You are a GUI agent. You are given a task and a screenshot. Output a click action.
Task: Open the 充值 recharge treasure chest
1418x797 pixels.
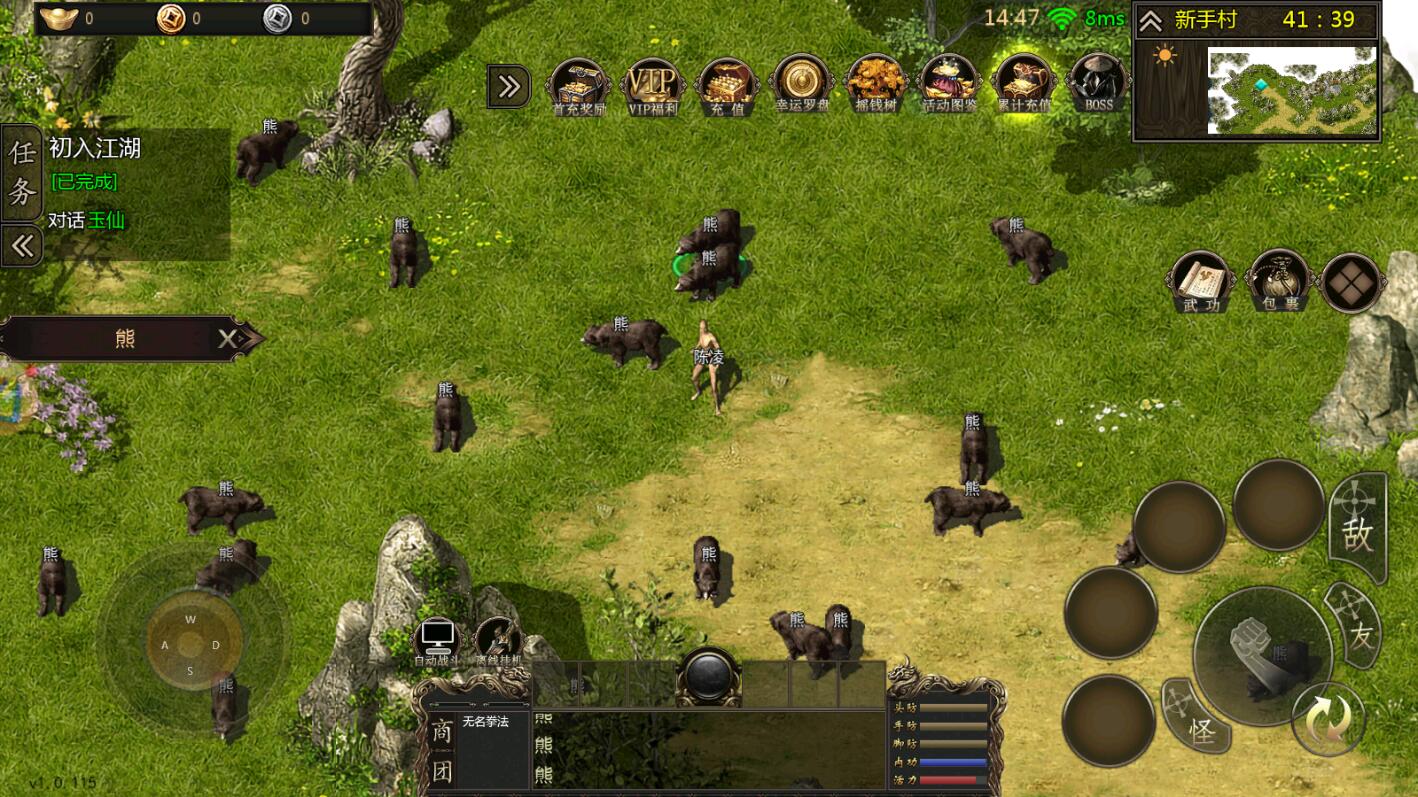[x=728, y=85]
